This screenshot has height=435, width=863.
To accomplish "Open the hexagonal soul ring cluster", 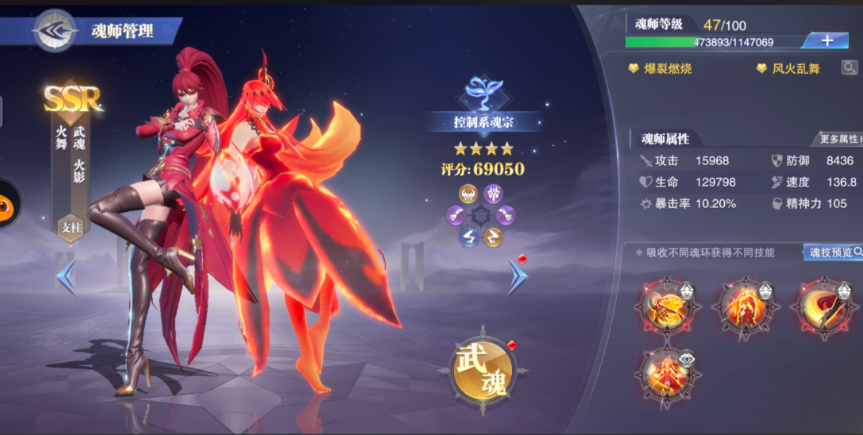I will (x=483, y=215).
